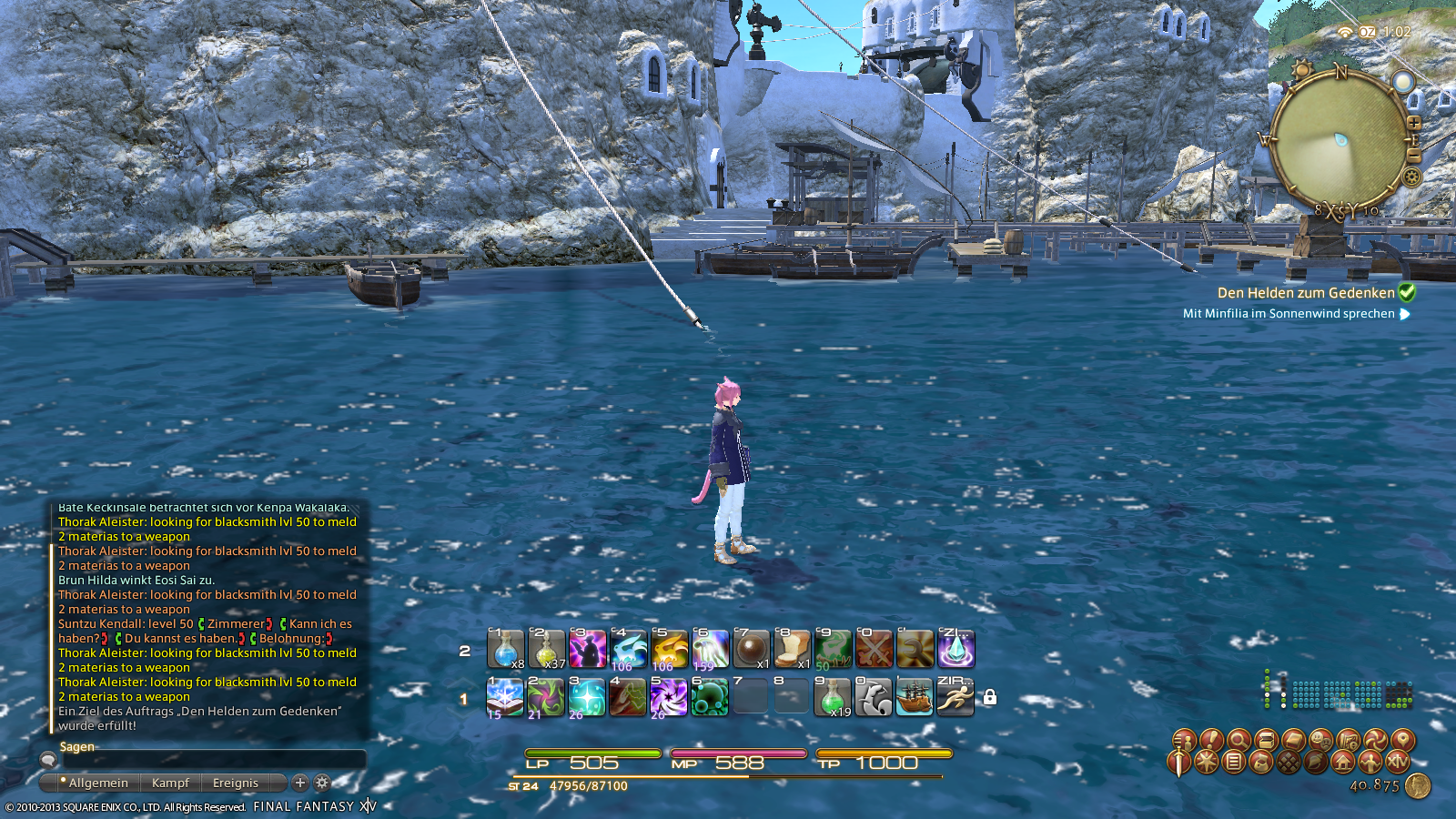Screen dimensions: 1456x819
Task: Use the green potion x19 slot
Action: 832,697
